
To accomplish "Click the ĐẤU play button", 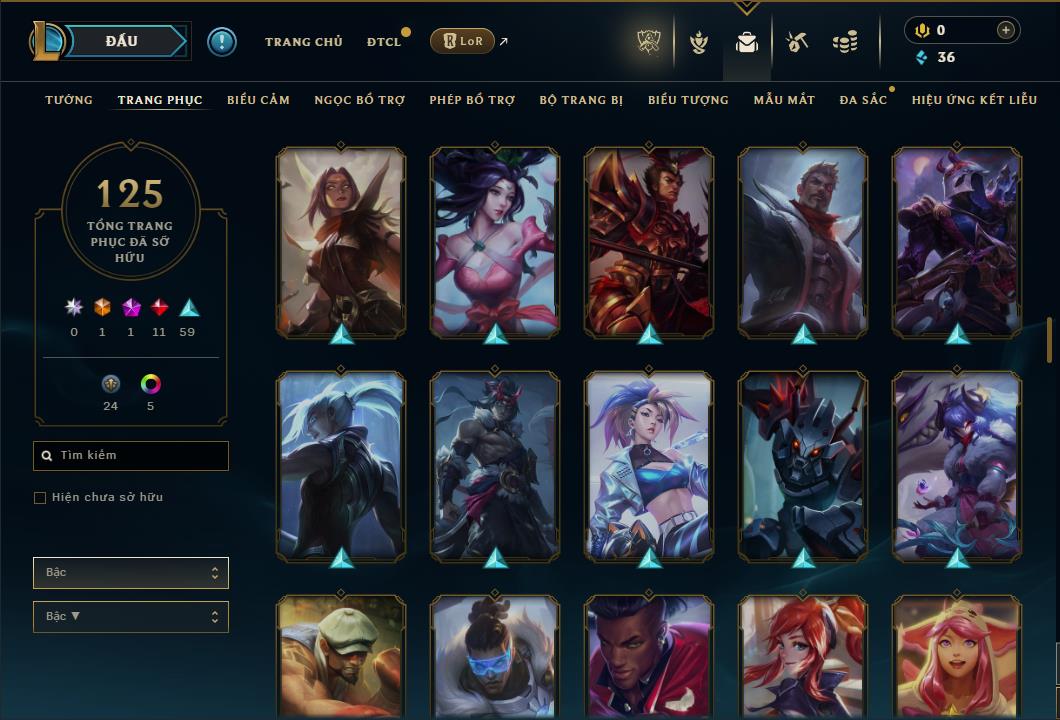I will click(121, 41).
